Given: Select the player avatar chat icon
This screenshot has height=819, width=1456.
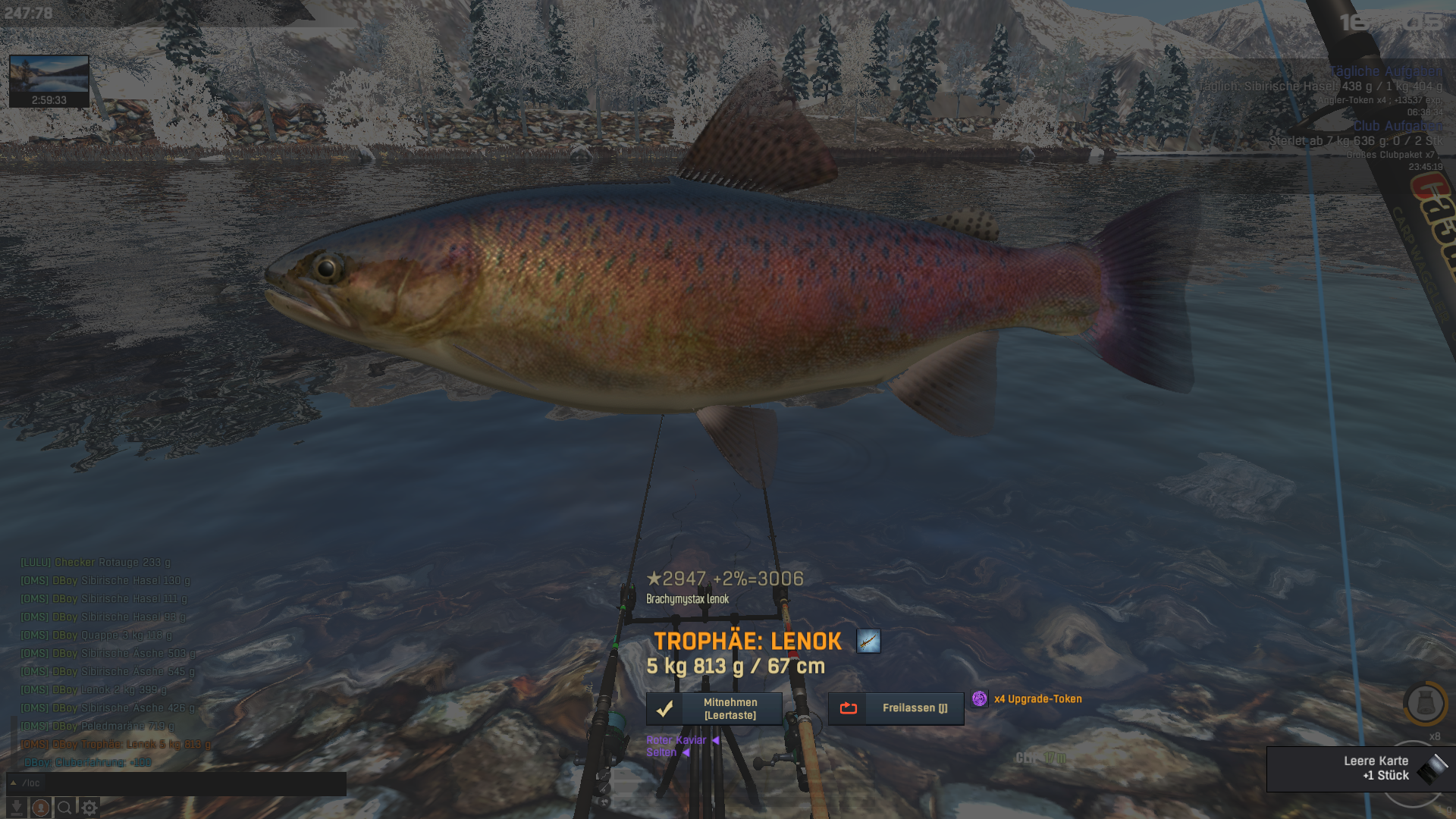Looking at the screenshot, I should (41, 808).
